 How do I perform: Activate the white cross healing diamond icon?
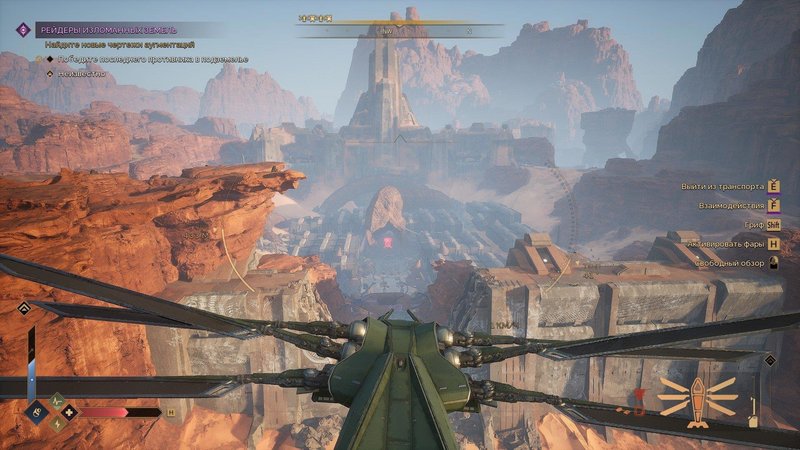[x=68, y=411]
